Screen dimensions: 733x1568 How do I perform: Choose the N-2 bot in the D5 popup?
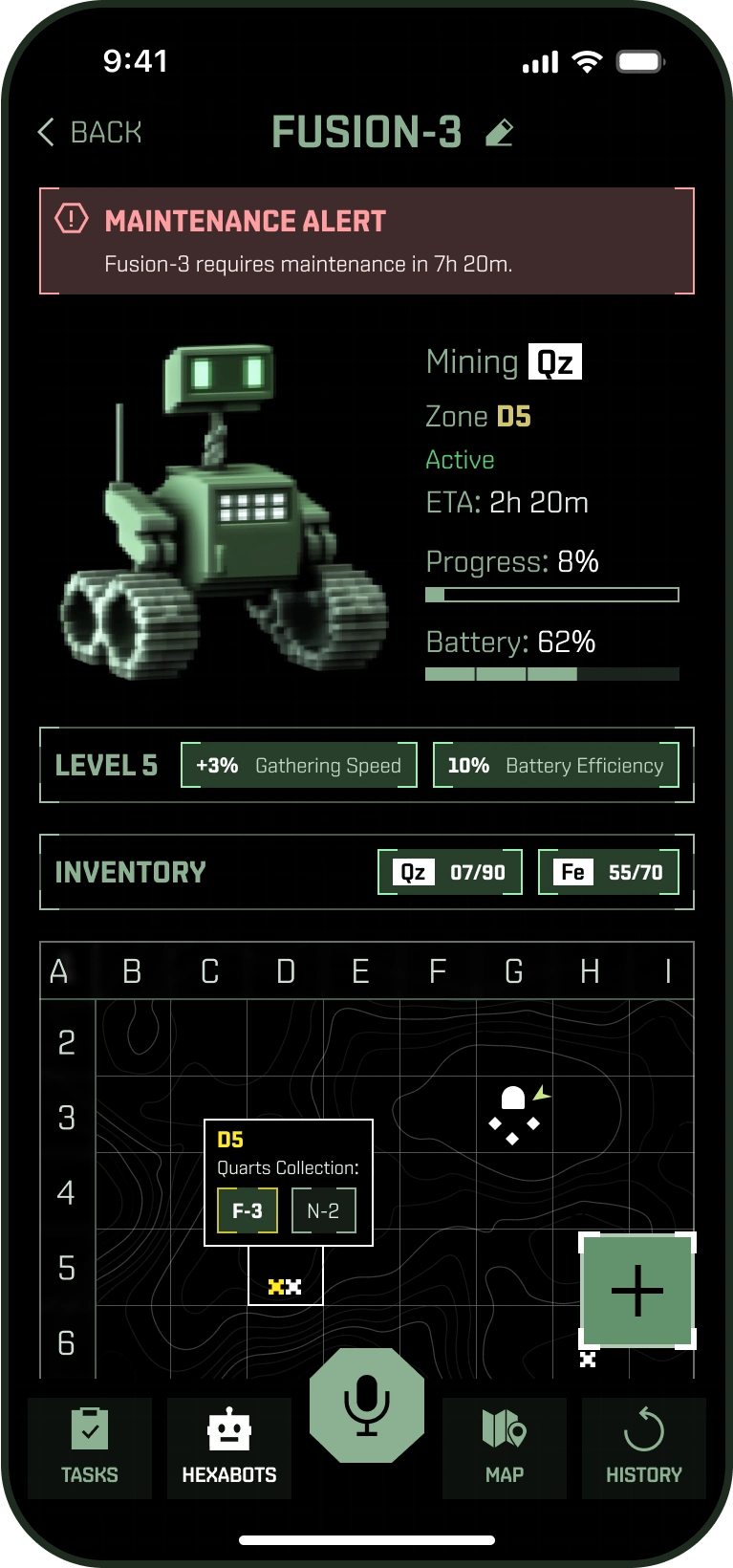(323, 1210)
